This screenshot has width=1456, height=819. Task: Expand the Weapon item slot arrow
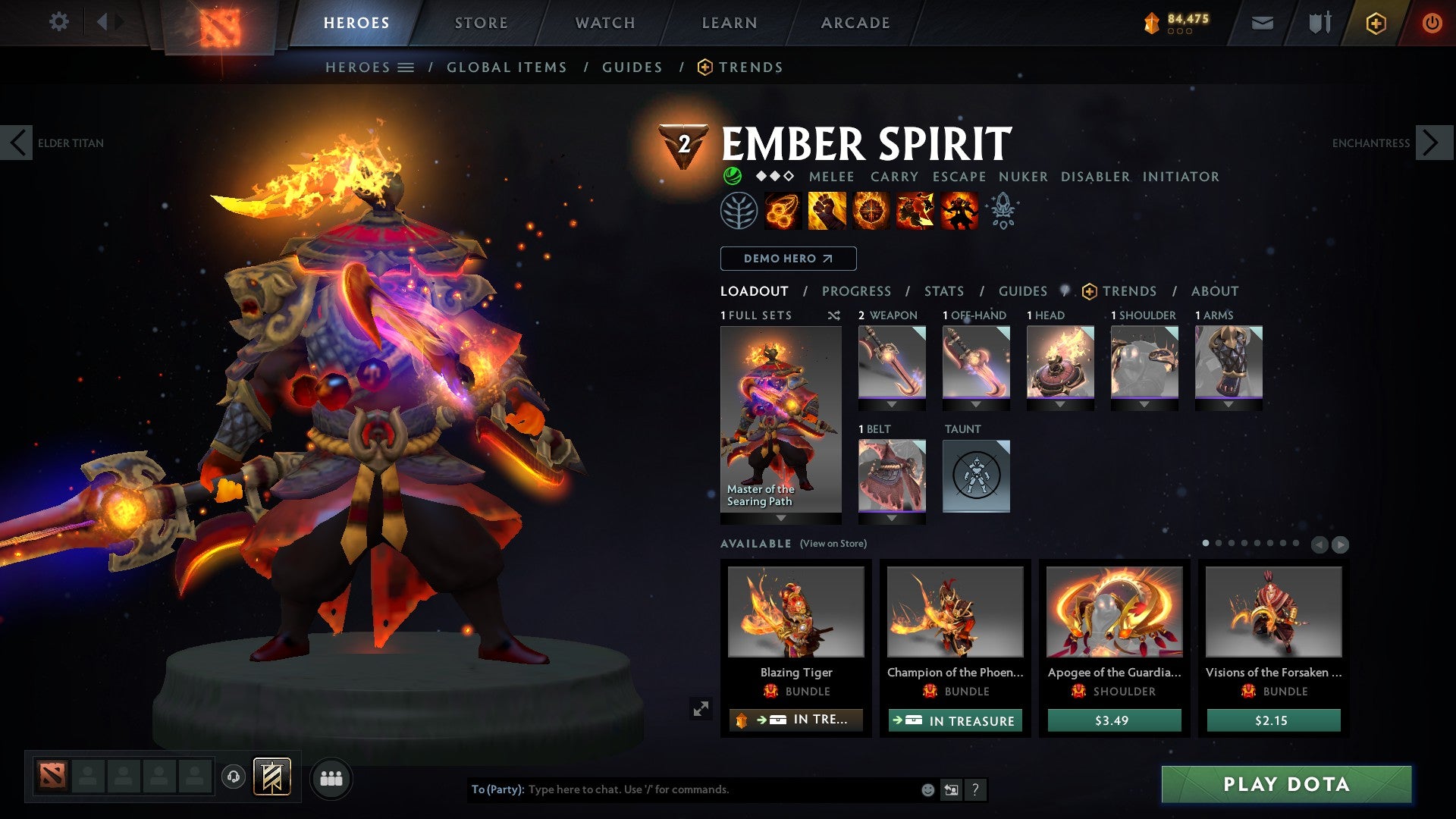click(x=891, y=404)
